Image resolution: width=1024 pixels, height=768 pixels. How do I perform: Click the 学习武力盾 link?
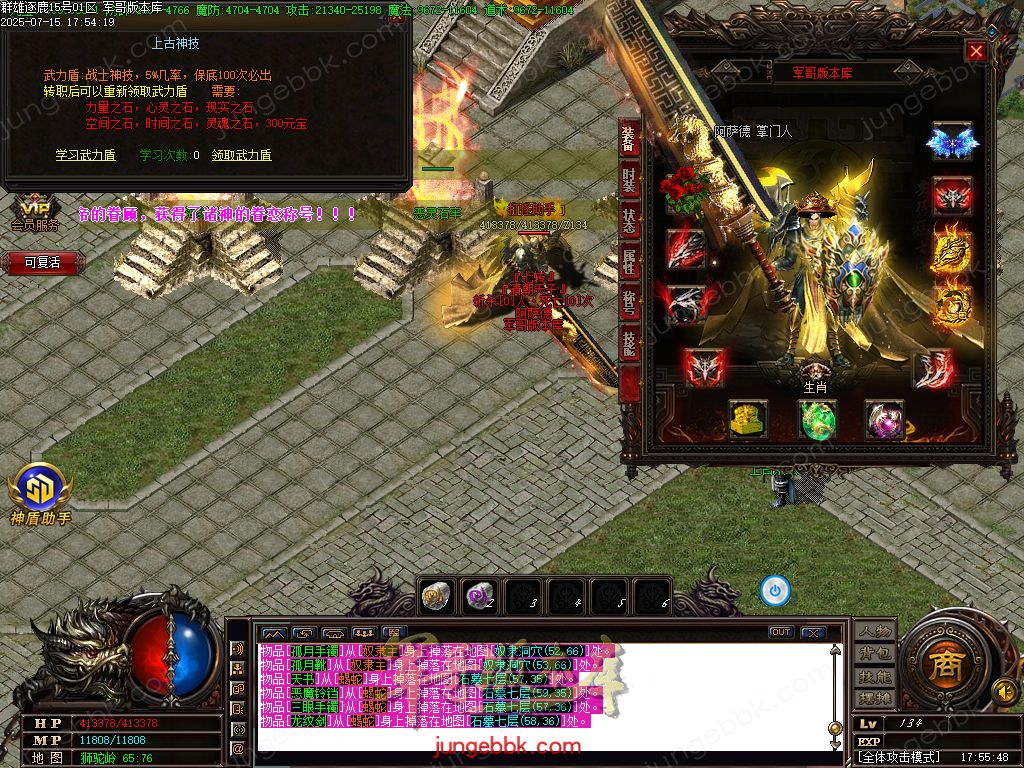click(85, 155)
